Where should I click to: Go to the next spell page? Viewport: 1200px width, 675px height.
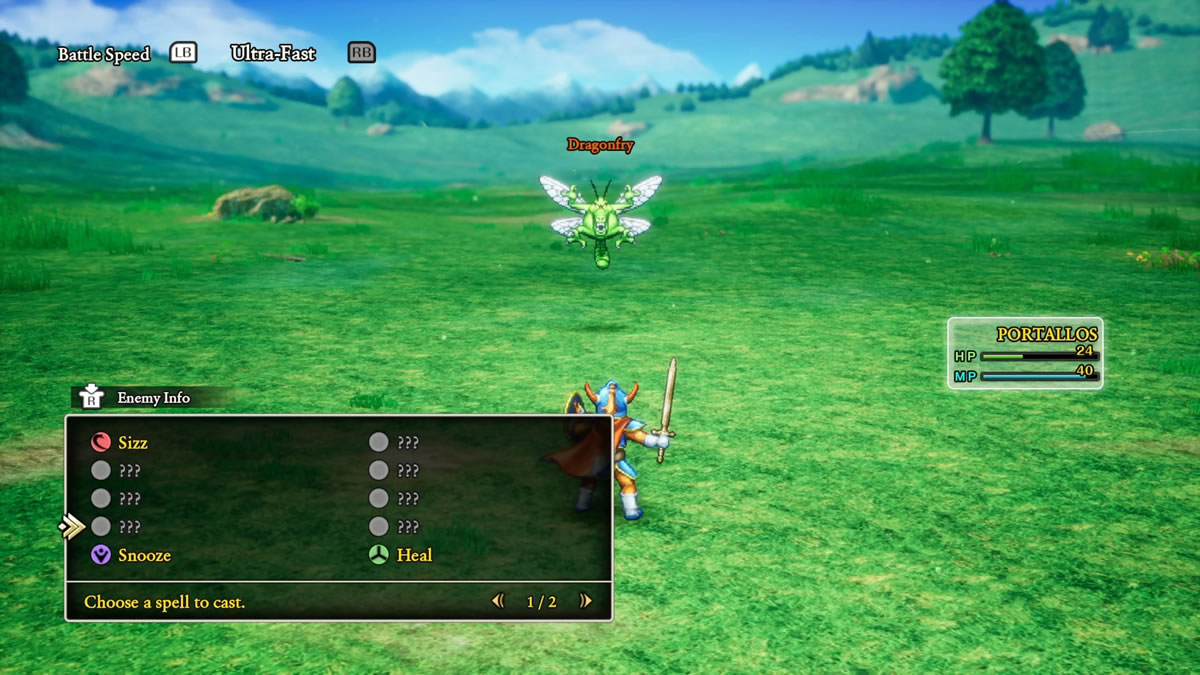tap(586, 601)
